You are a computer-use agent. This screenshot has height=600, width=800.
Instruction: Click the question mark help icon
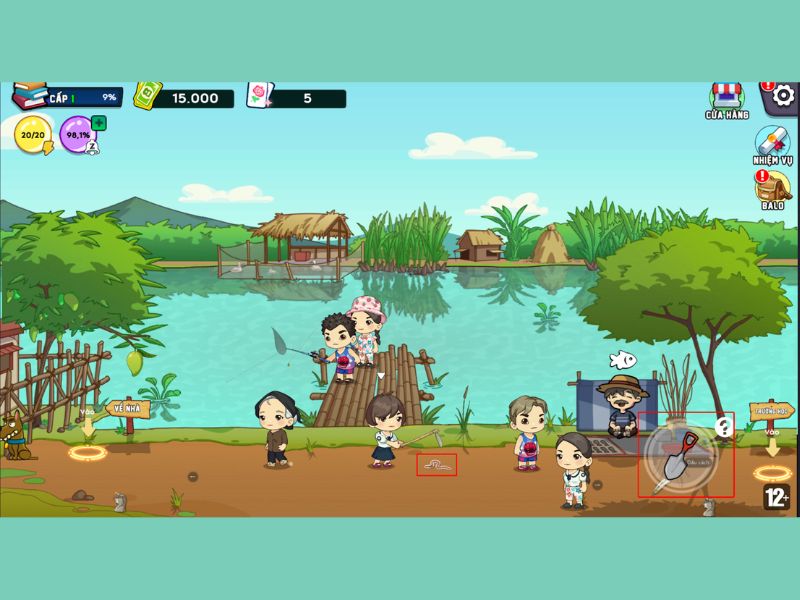coord(725,427)
